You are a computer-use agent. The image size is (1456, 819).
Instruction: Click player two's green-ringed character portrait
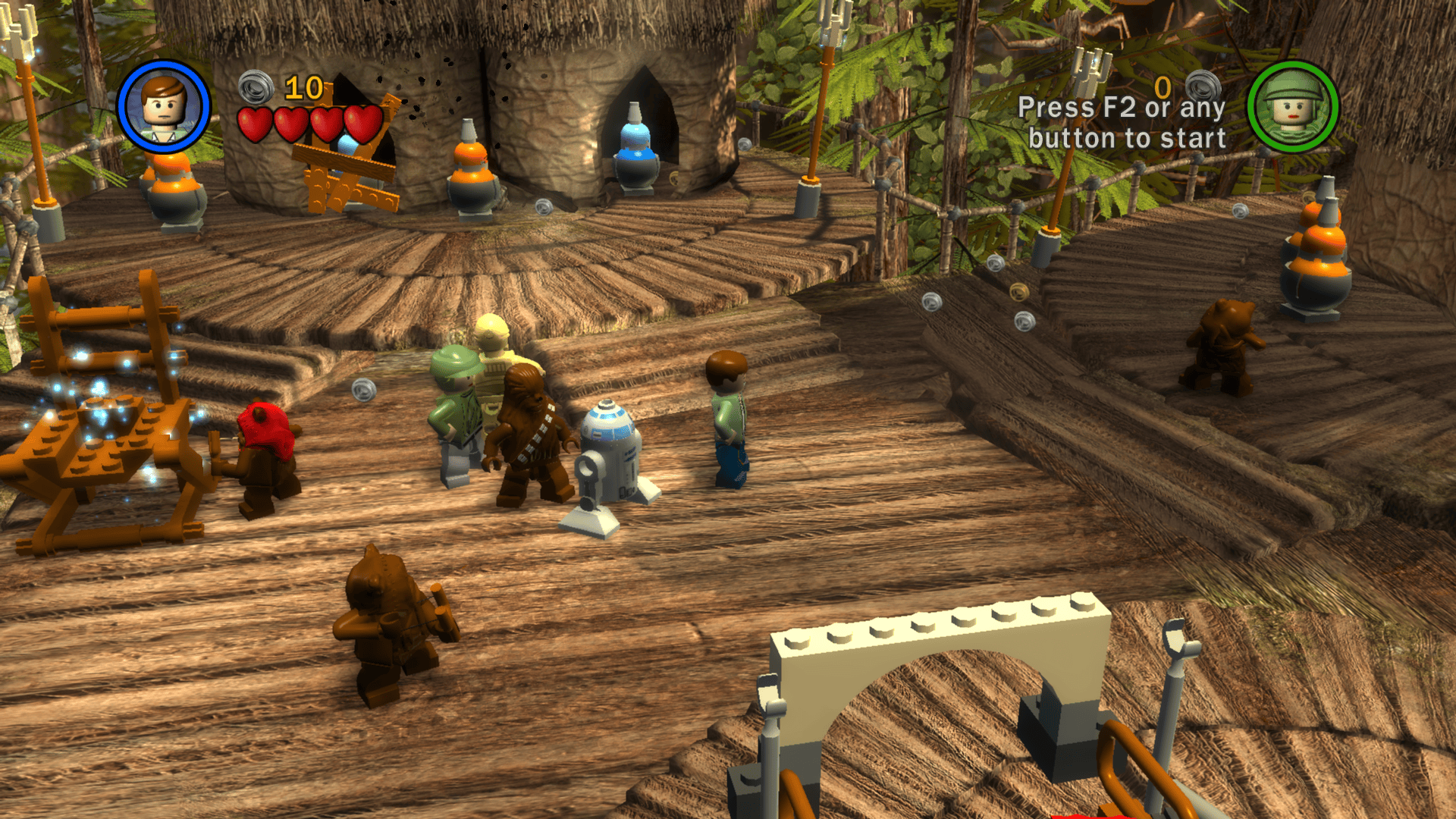click(1293, 107)
